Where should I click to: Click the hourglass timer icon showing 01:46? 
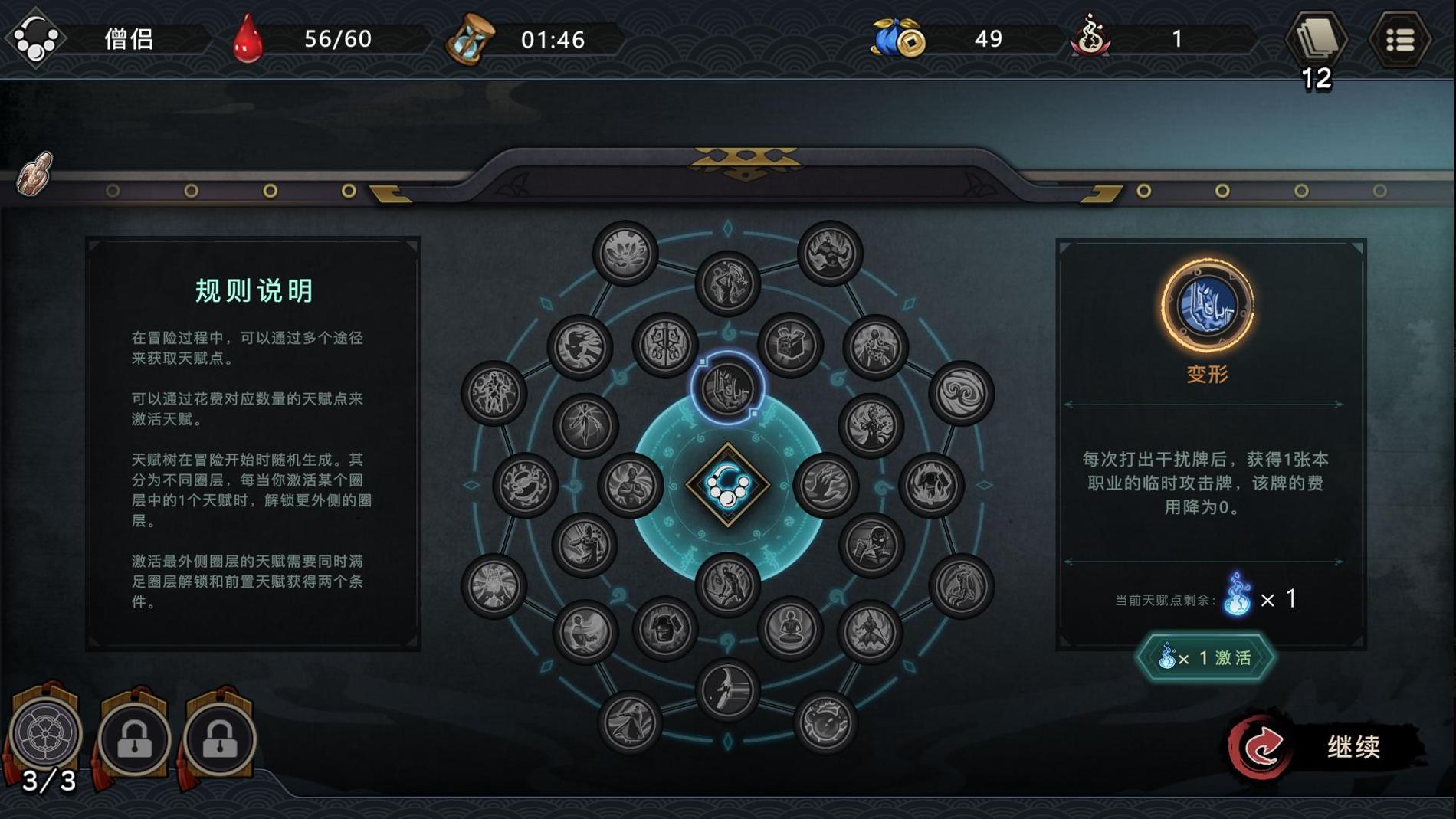[467, 38]
